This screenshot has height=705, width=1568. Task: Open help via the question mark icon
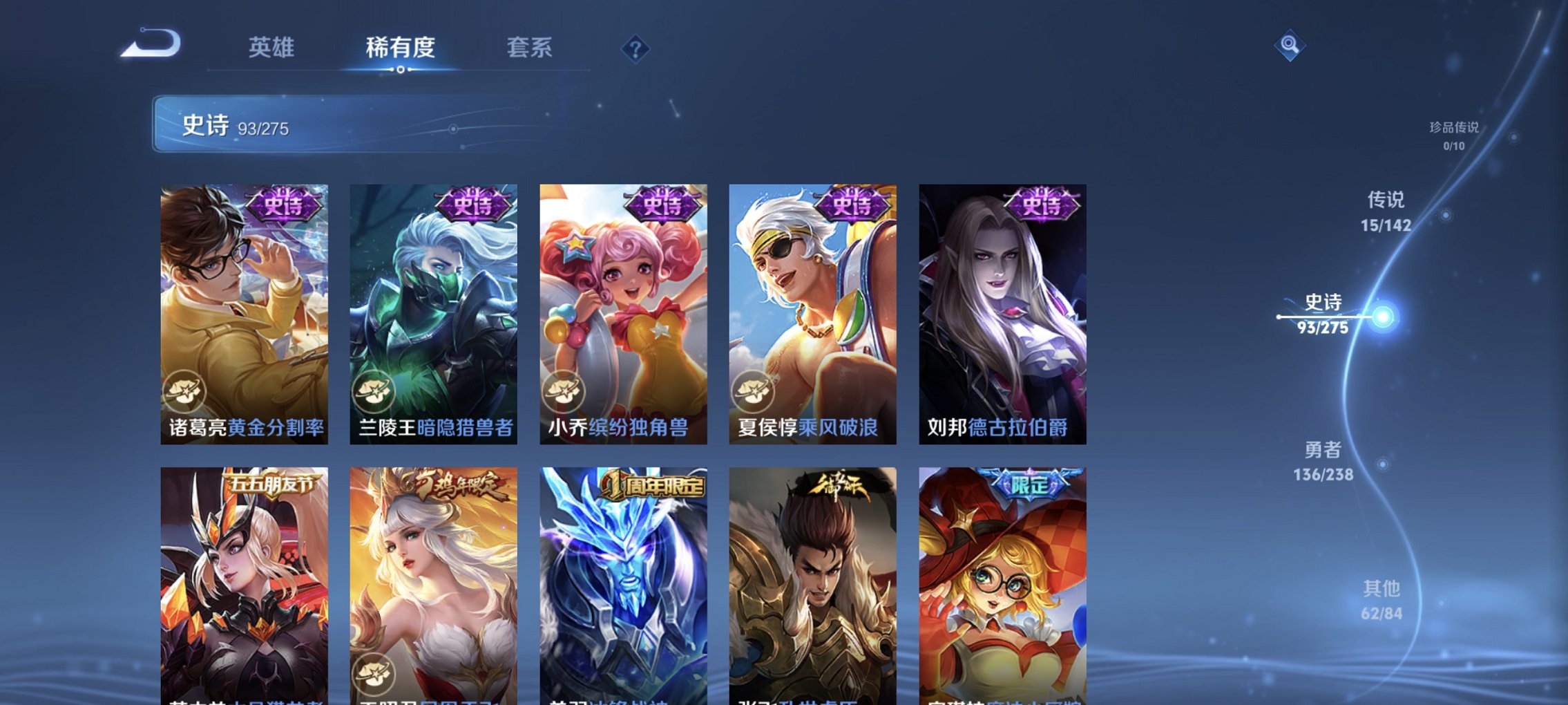(x=636, y=49)
